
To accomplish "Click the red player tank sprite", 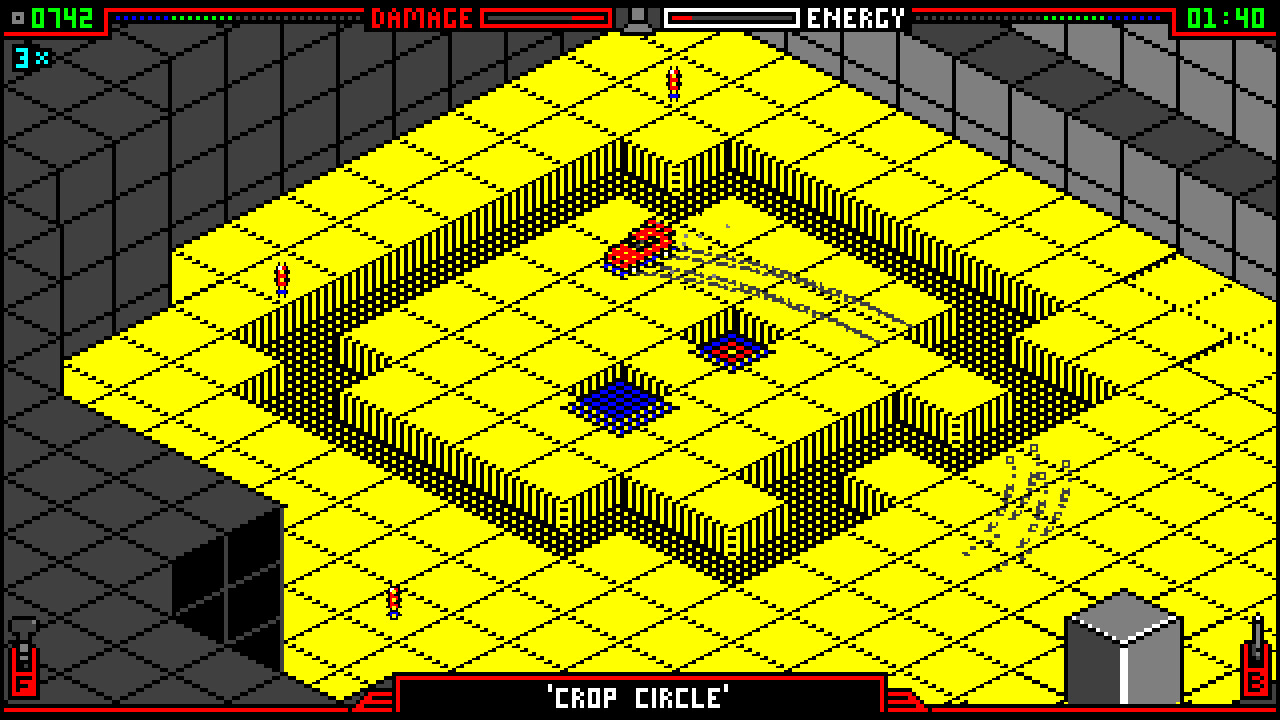I will pyautogui.click(x=640, y=243).
